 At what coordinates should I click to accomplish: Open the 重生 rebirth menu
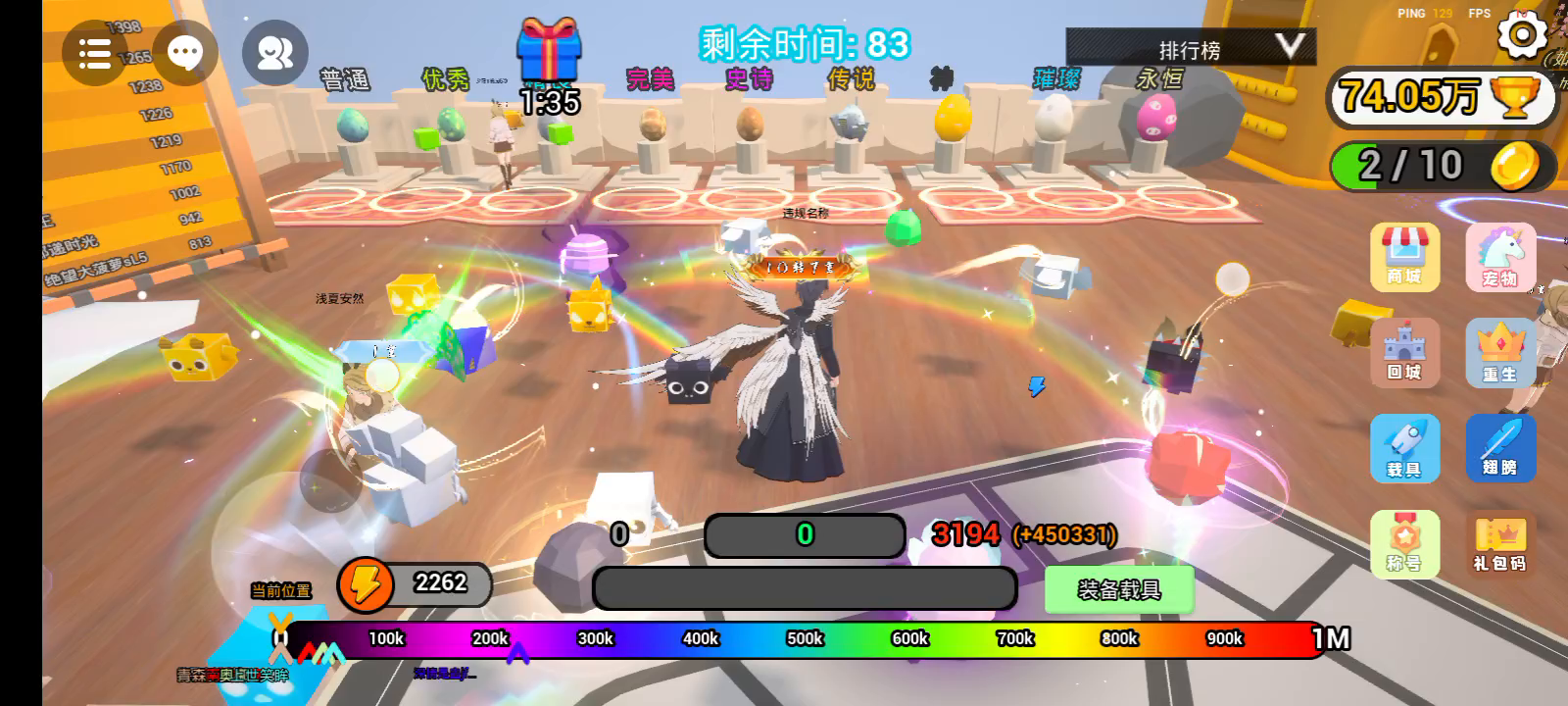pyautogui.click(x=1499, y=353)
